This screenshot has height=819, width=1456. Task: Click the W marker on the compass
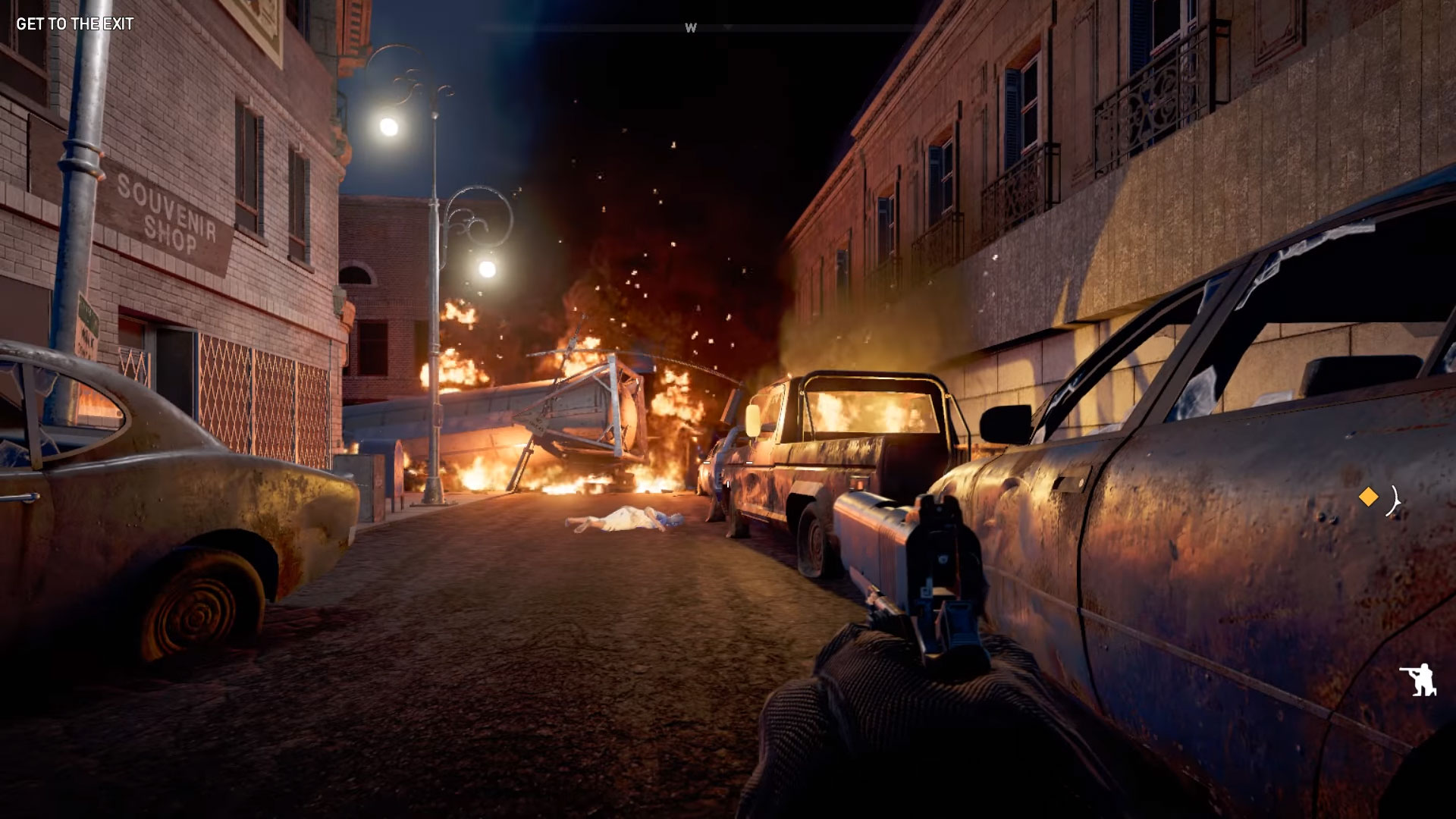pyautogui.click(x=690, y=26)
